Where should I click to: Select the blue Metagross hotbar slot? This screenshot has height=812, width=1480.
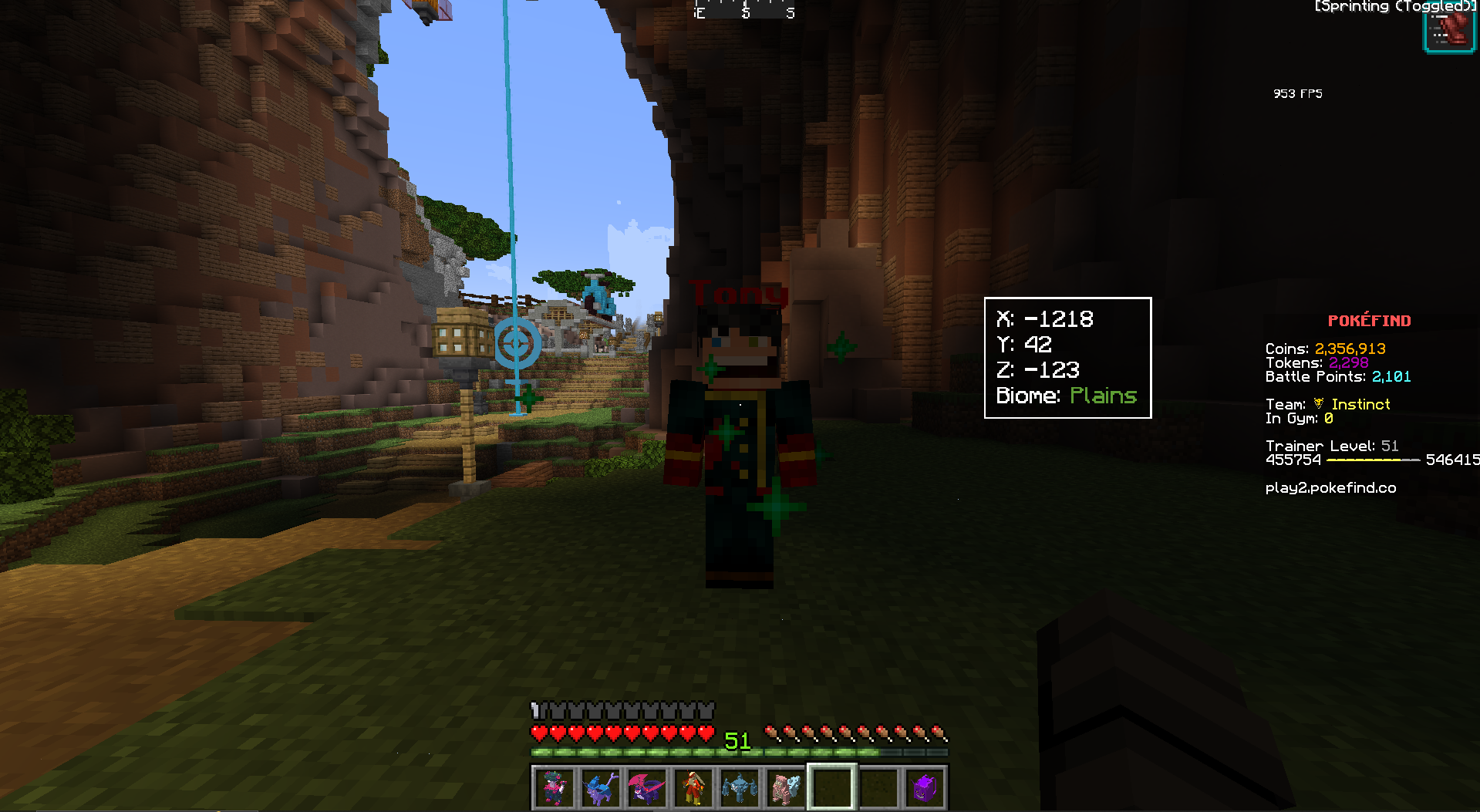(x=740, y=788)
